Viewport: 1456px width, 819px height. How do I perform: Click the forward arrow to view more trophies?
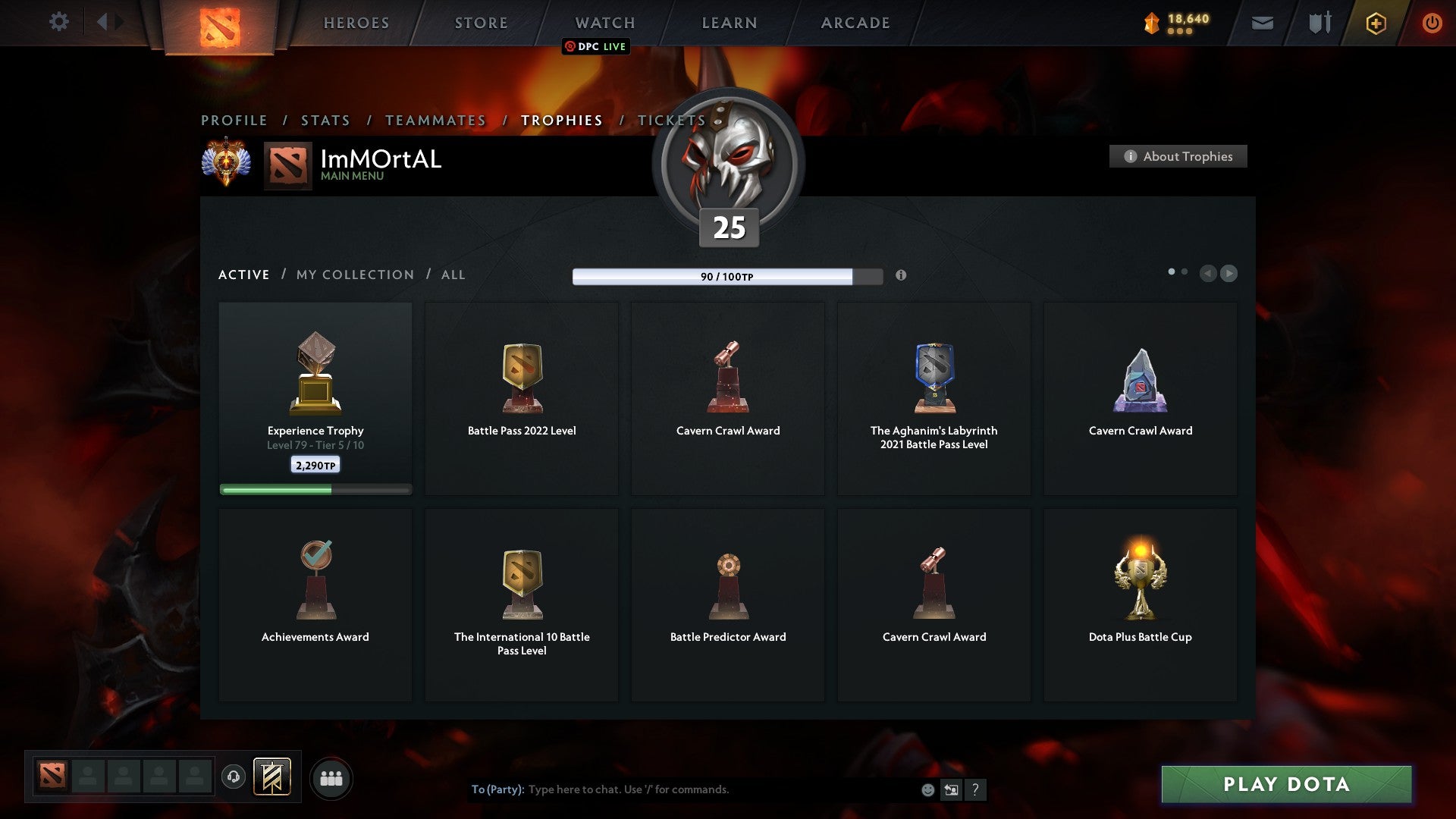click(1228, 275)
